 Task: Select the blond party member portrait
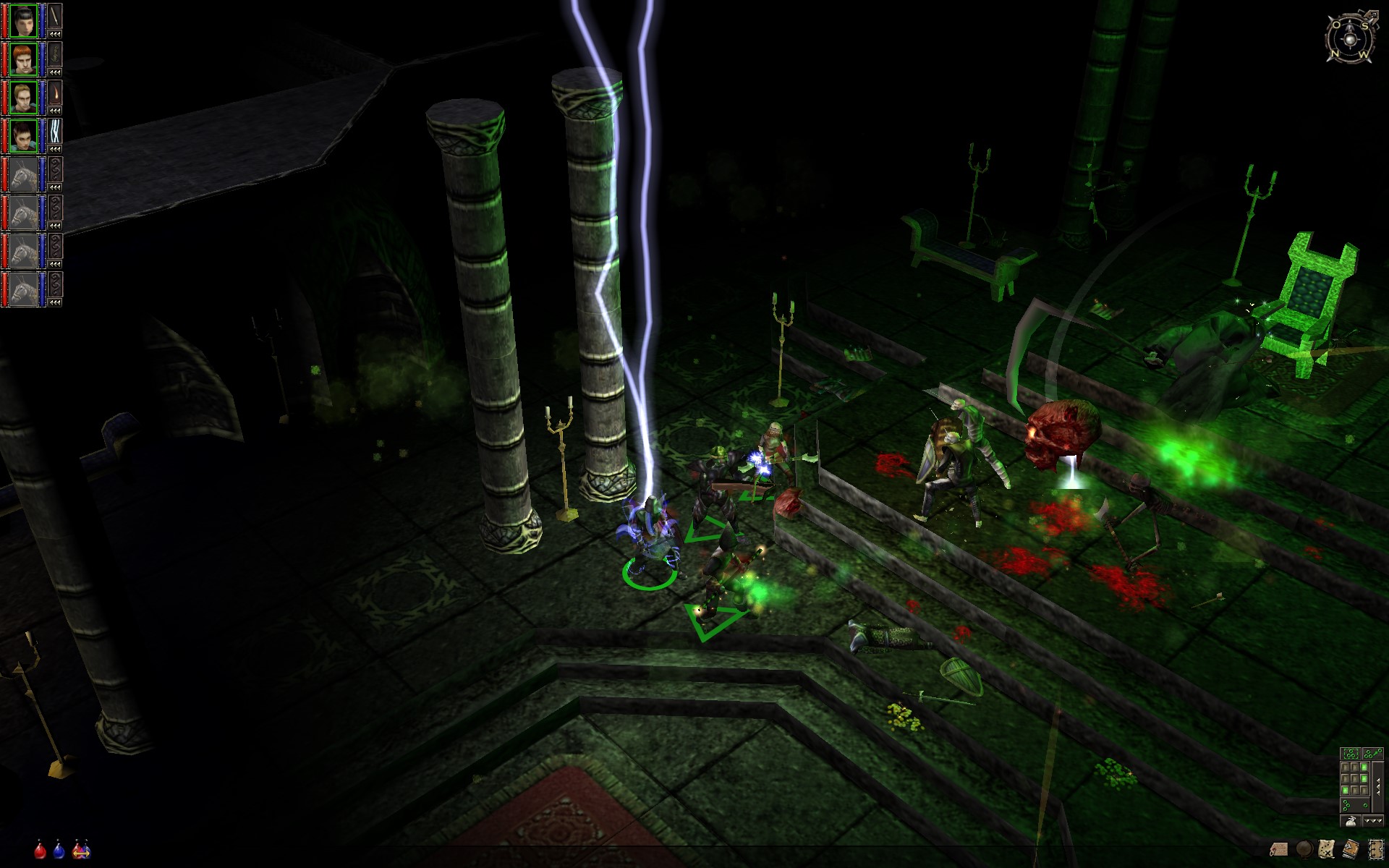pyautogui.click(x=23, y=98)
